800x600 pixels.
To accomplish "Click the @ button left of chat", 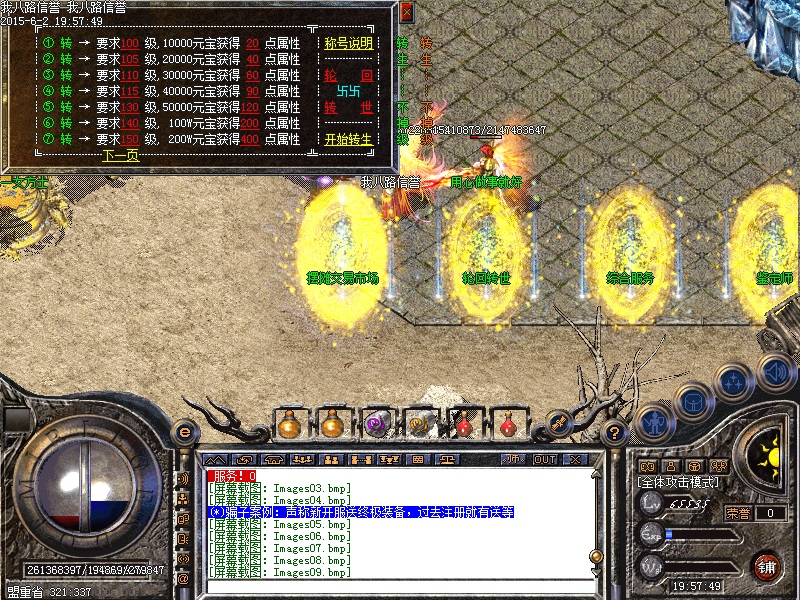I will point(183,578).
